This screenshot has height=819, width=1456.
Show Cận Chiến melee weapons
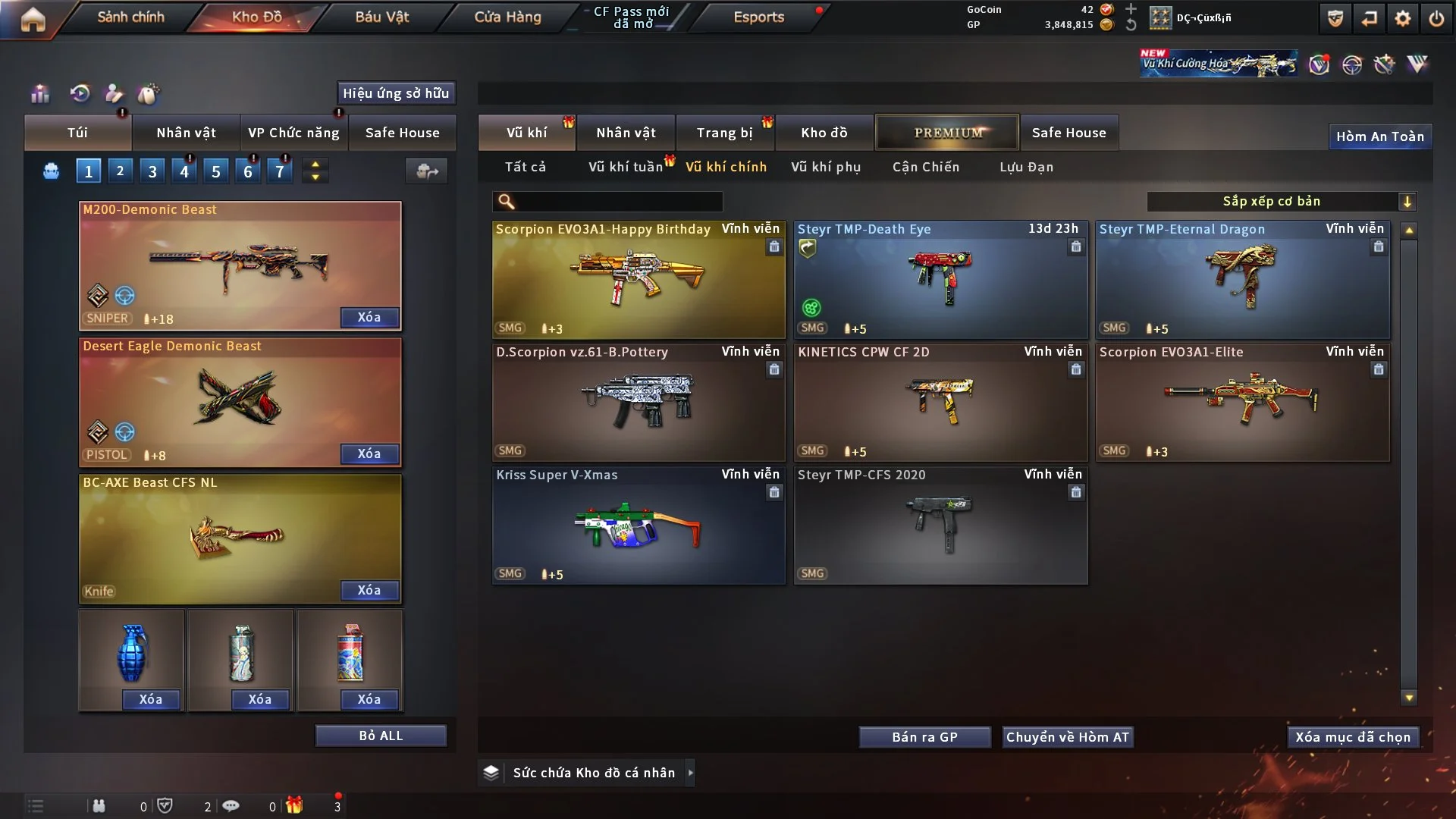coord(925,167)
